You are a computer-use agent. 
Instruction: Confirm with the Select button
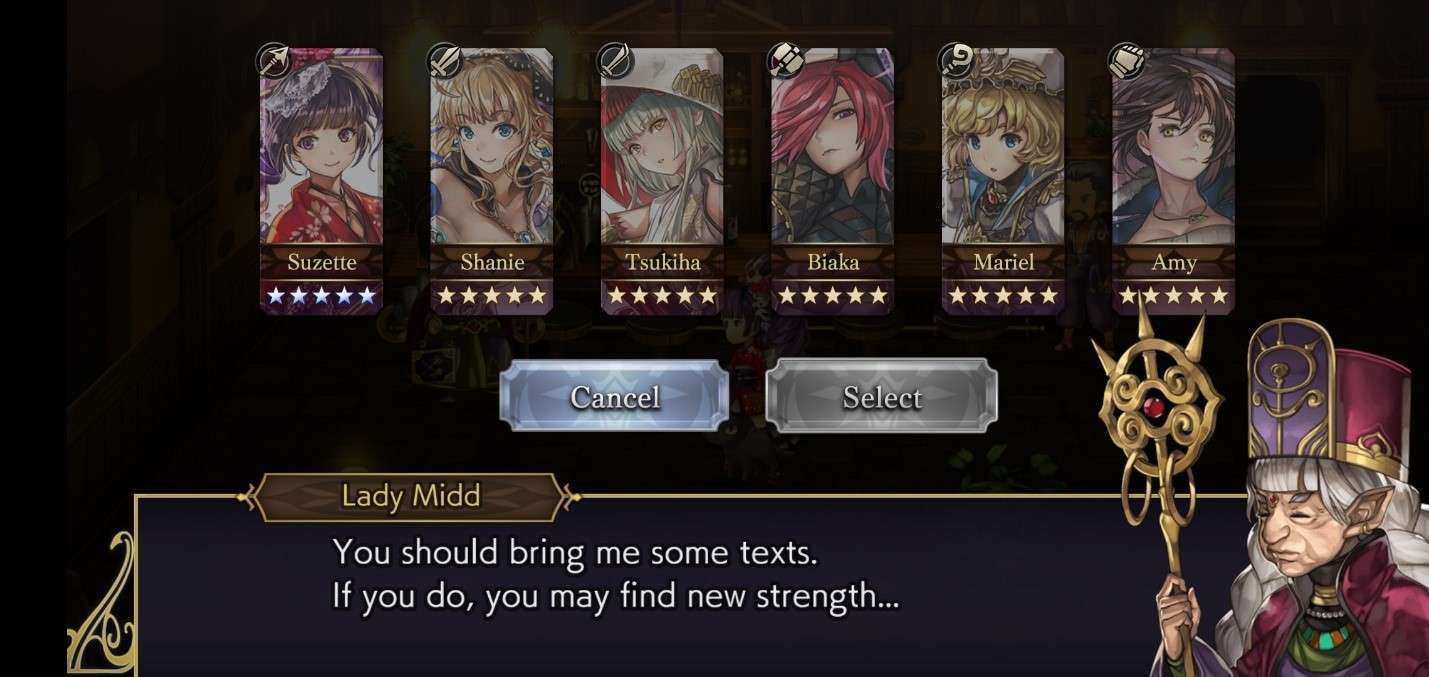pos(881,397)
